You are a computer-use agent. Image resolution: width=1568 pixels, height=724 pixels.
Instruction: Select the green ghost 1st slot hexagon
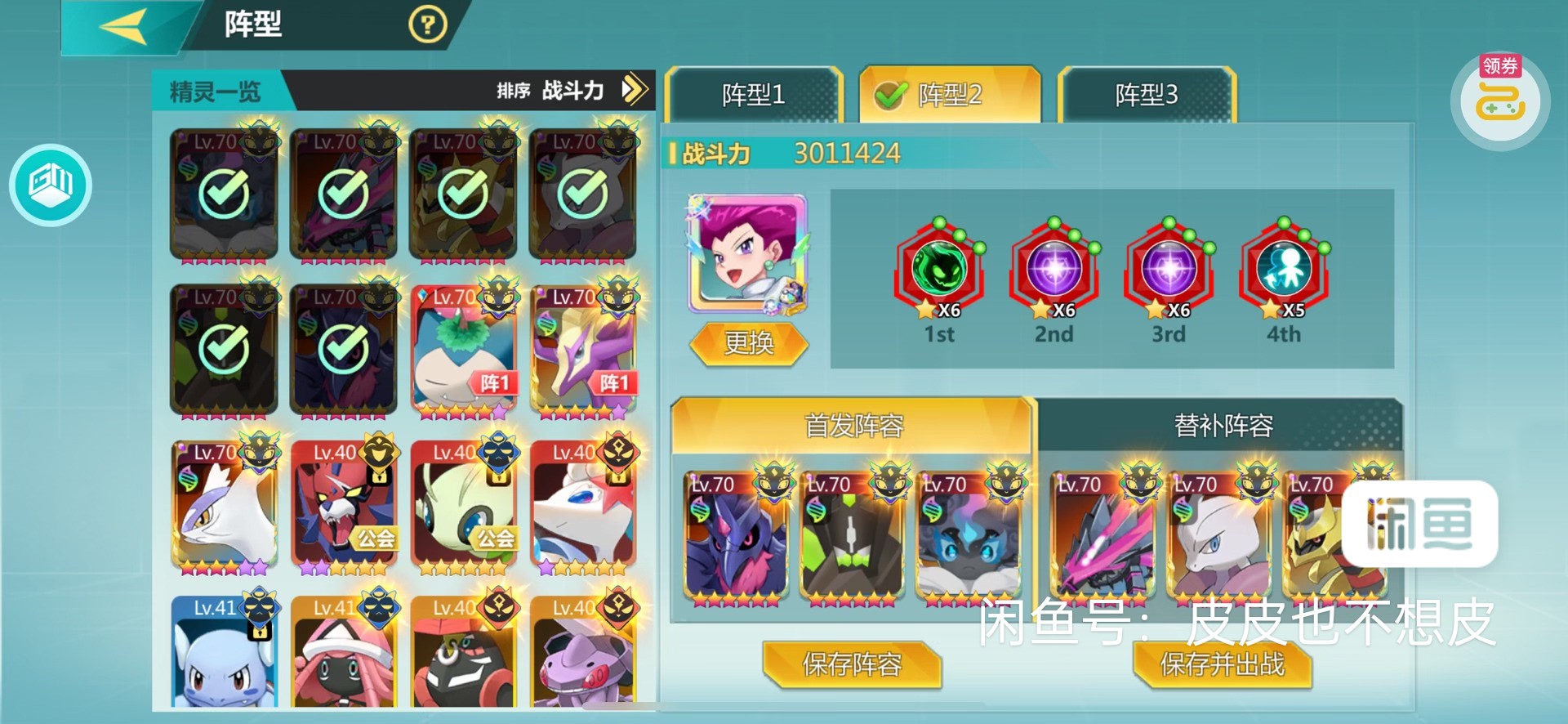[941, 271]
